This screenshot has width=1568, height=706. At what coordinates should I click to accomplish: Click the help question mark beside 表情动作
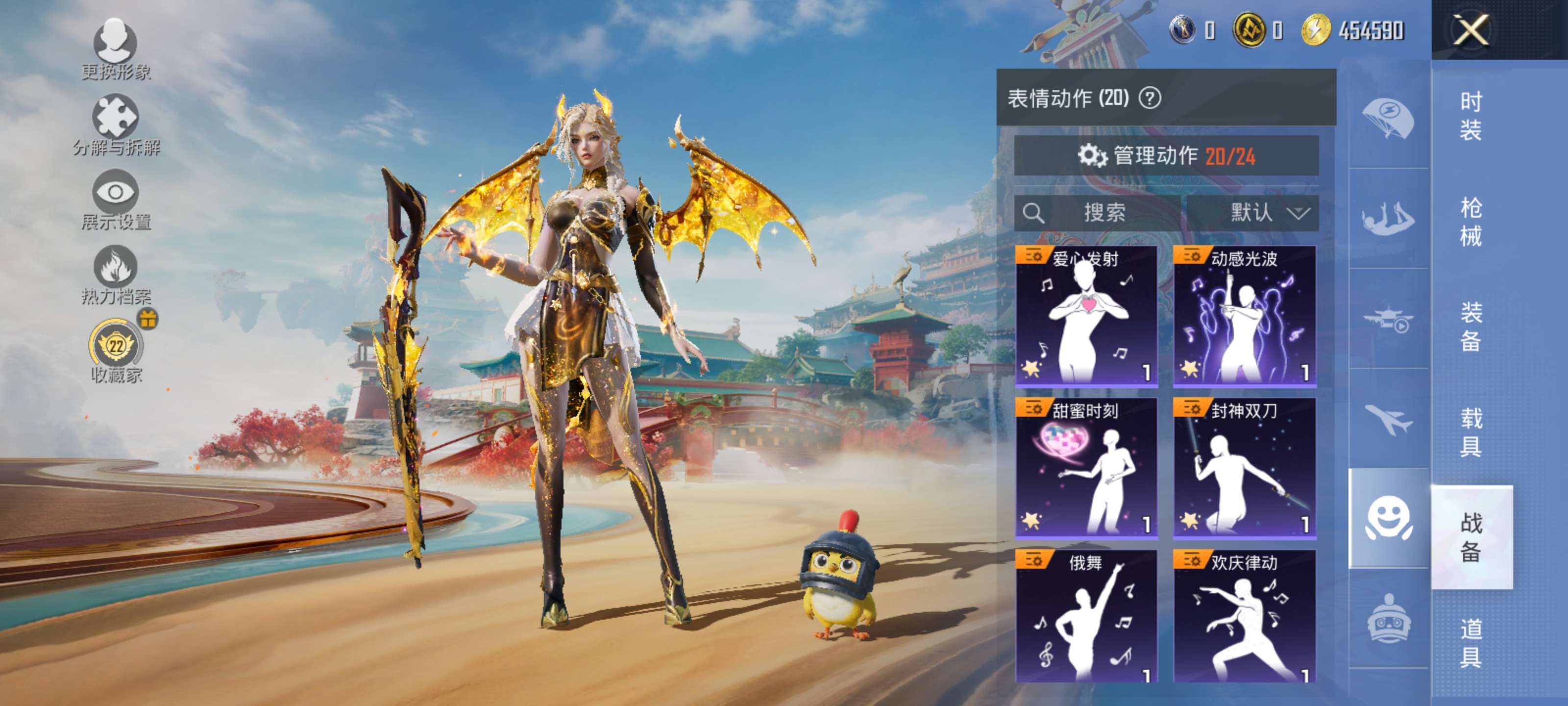click(x=1149, y=98)
